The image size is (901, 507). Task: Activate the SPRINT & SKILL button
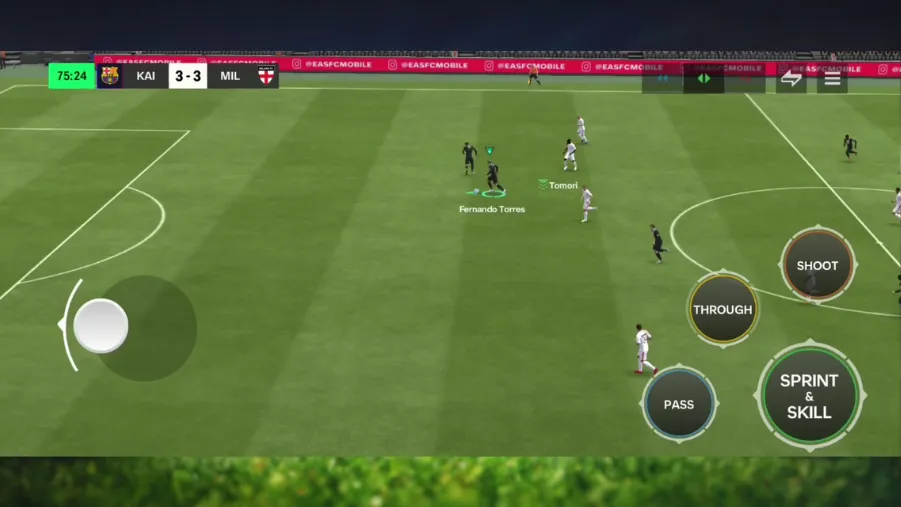pos(809,395)
